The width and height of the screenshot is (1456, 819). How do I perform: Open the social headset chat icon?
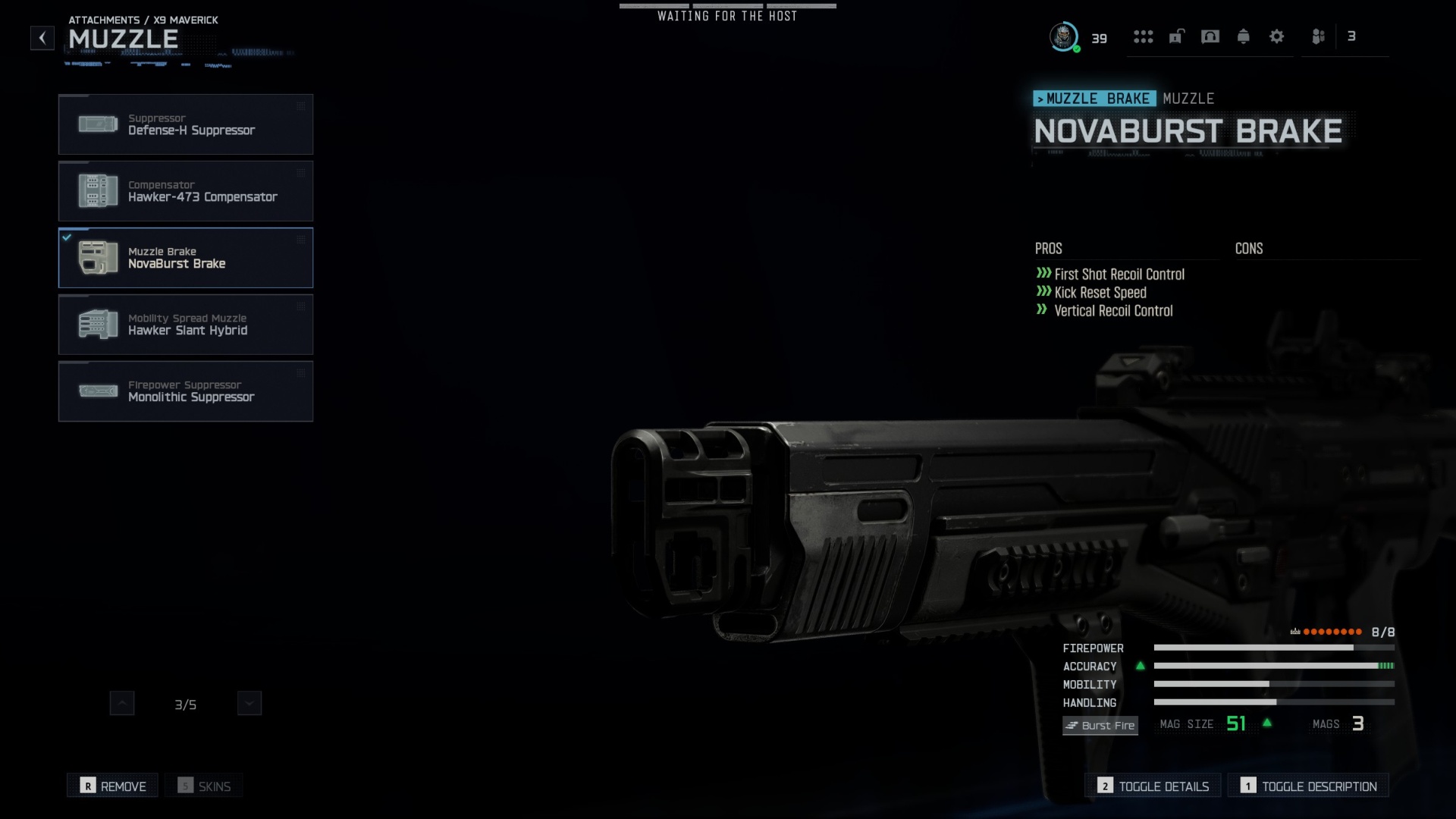click(x=1210, y=36)
